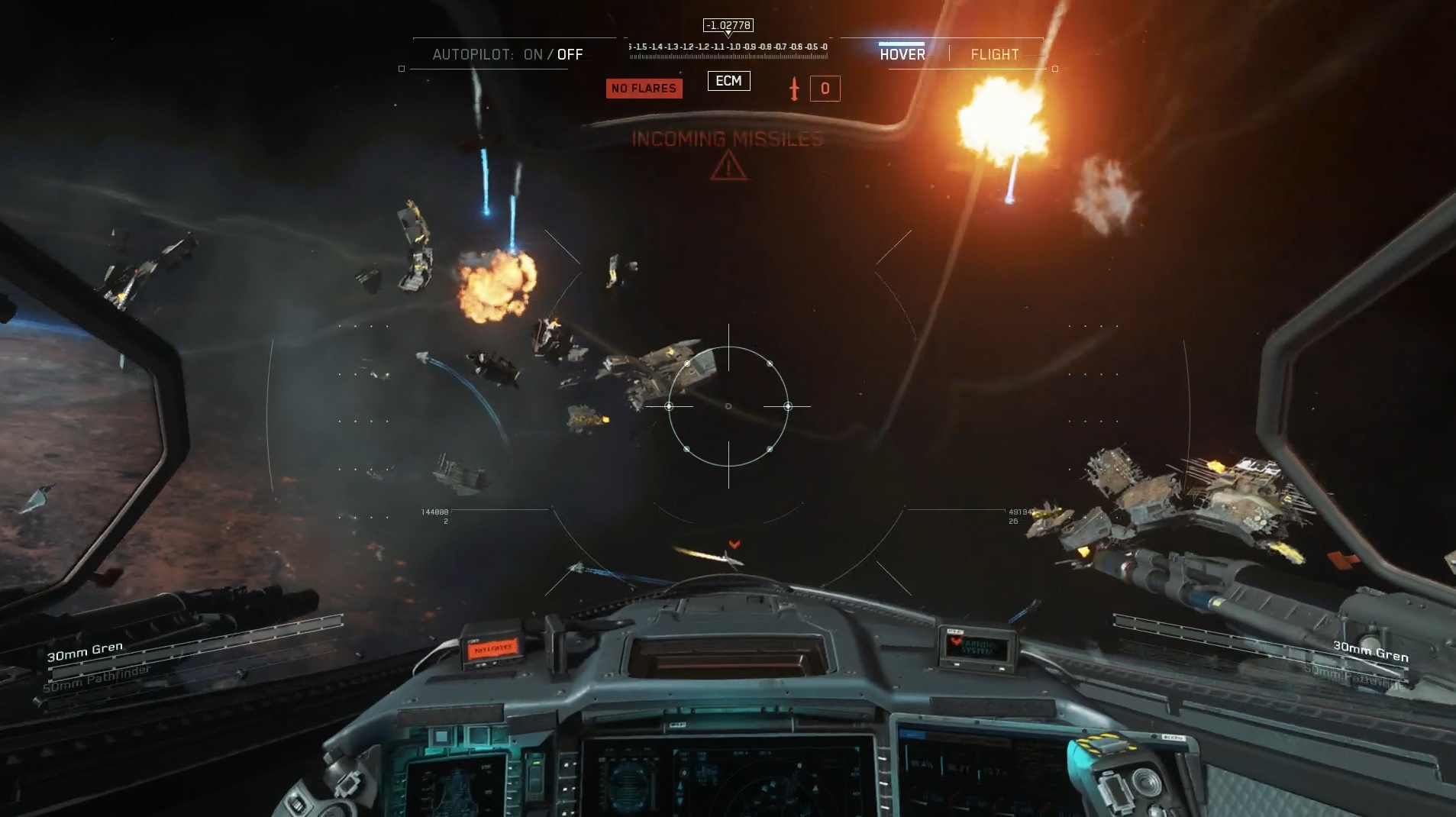Set autopilot to OFF

pyautogui.click(x=570, y=54)
